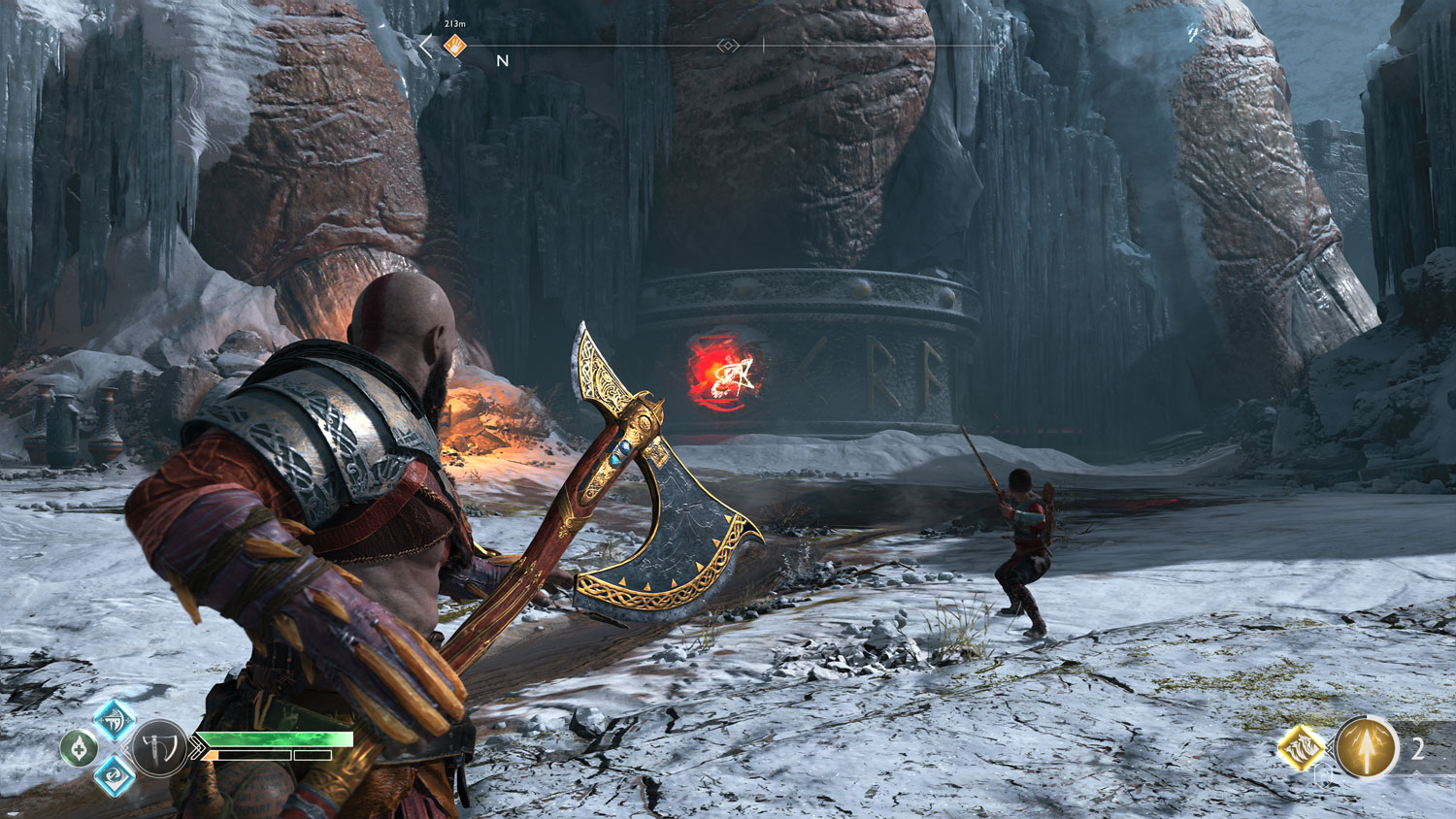The image size is (1456, 819).
Task: Use the green healing talisman icon
Action: pos(80,748)
